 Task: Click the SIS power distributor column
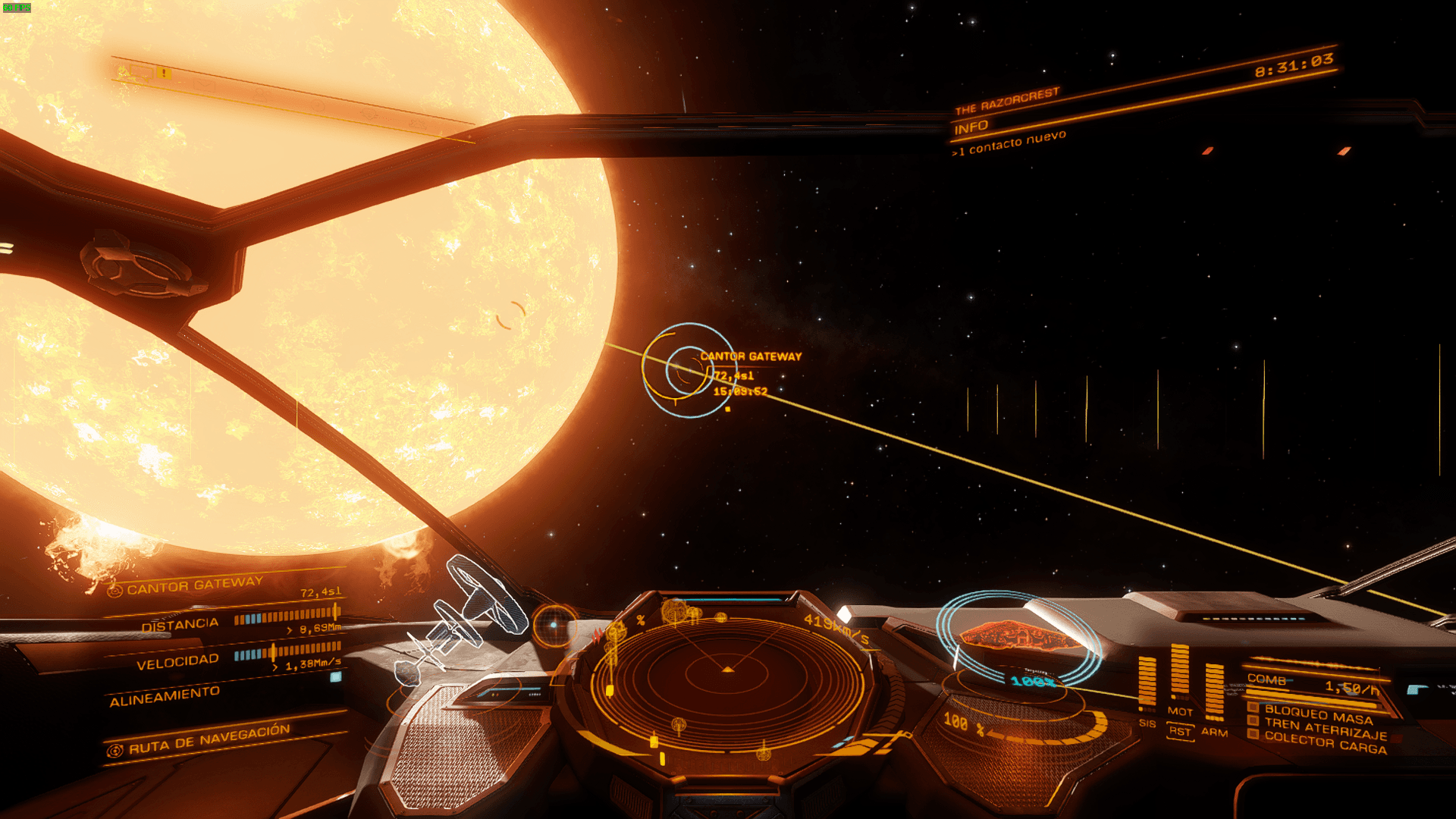(x=1147, y=682)
